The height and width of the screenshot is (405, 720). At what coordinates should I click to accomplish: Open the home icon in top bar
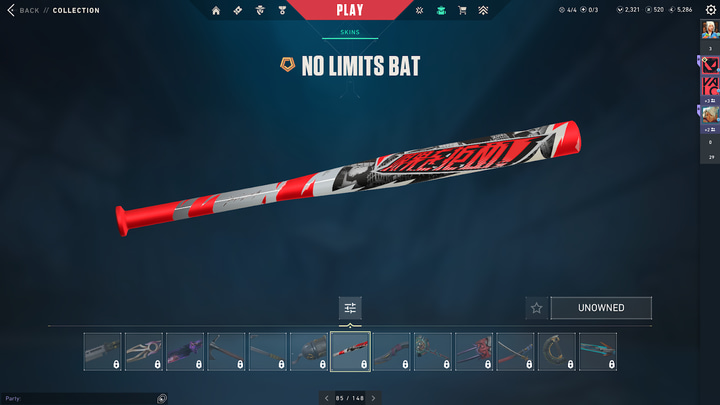pos(216,10)
